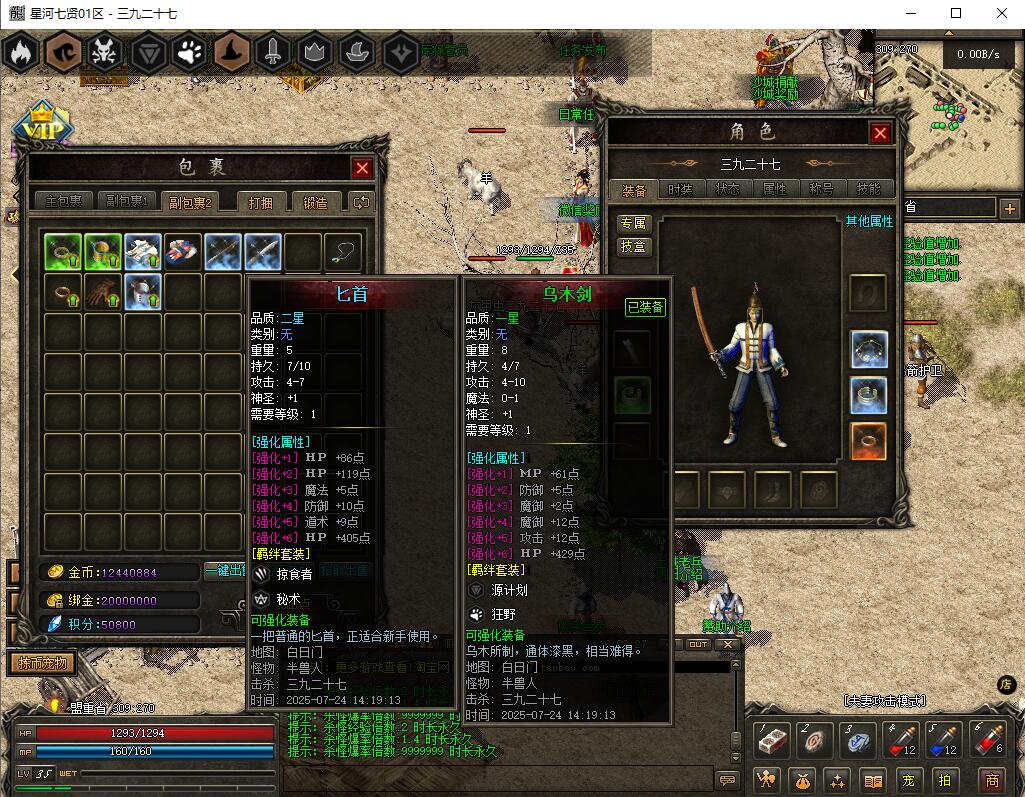Select the white armor item slot
This screenshot has width=1025, height=797.
point(143,252)
